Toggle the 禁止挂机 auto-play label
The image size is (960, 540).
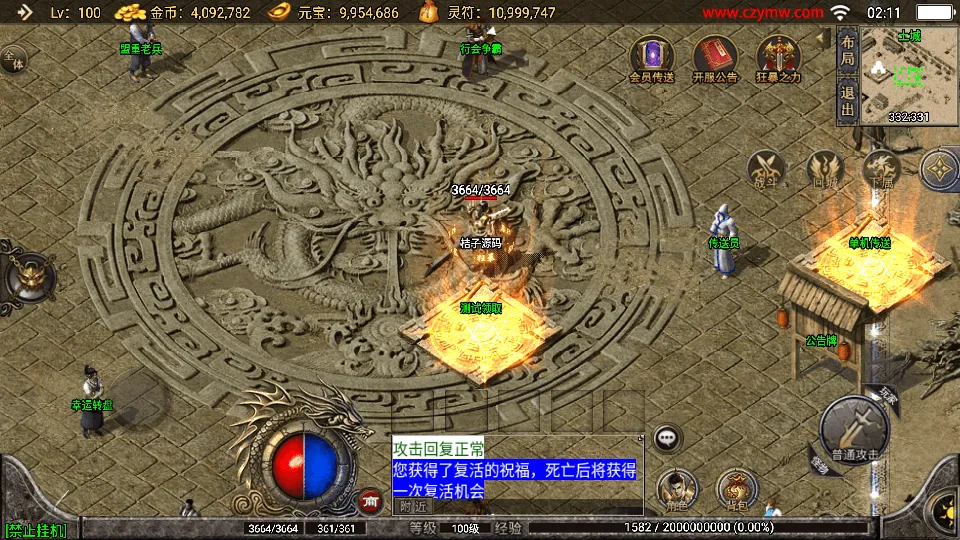click(x=35, y=529)
